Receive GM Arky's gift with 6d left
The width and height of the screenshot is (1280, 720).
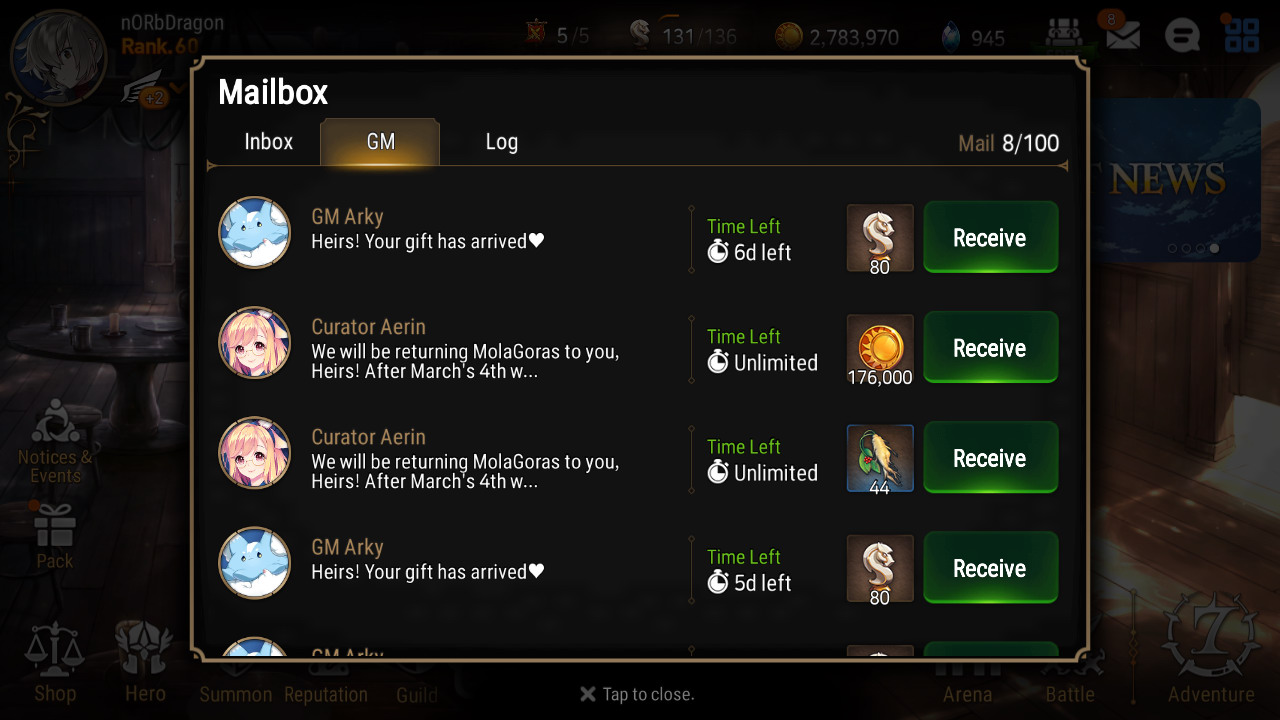[x=990, y=238]
